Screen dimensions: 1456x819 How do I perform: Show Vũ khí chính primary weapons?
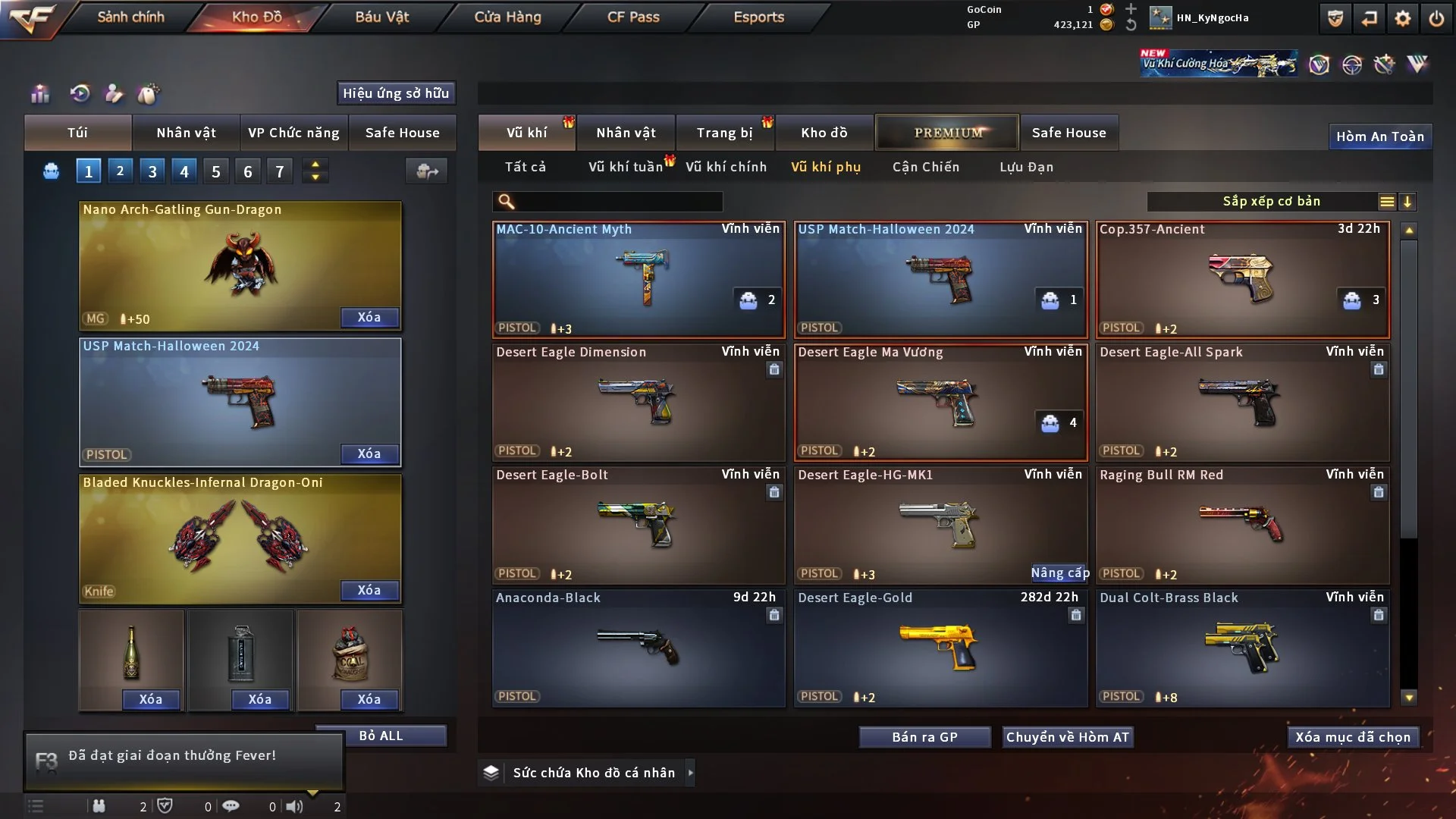[x=726, y=167]
